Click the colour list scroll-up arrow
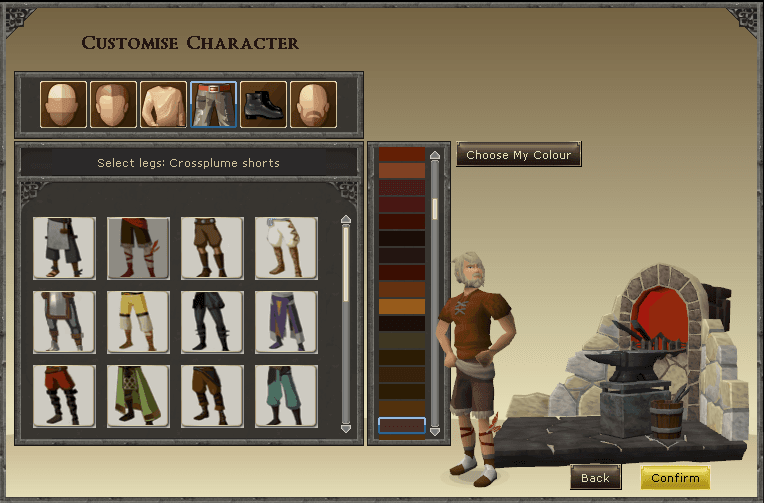The height and width of the screenshot is (503, 764). (x=435, y=155)
